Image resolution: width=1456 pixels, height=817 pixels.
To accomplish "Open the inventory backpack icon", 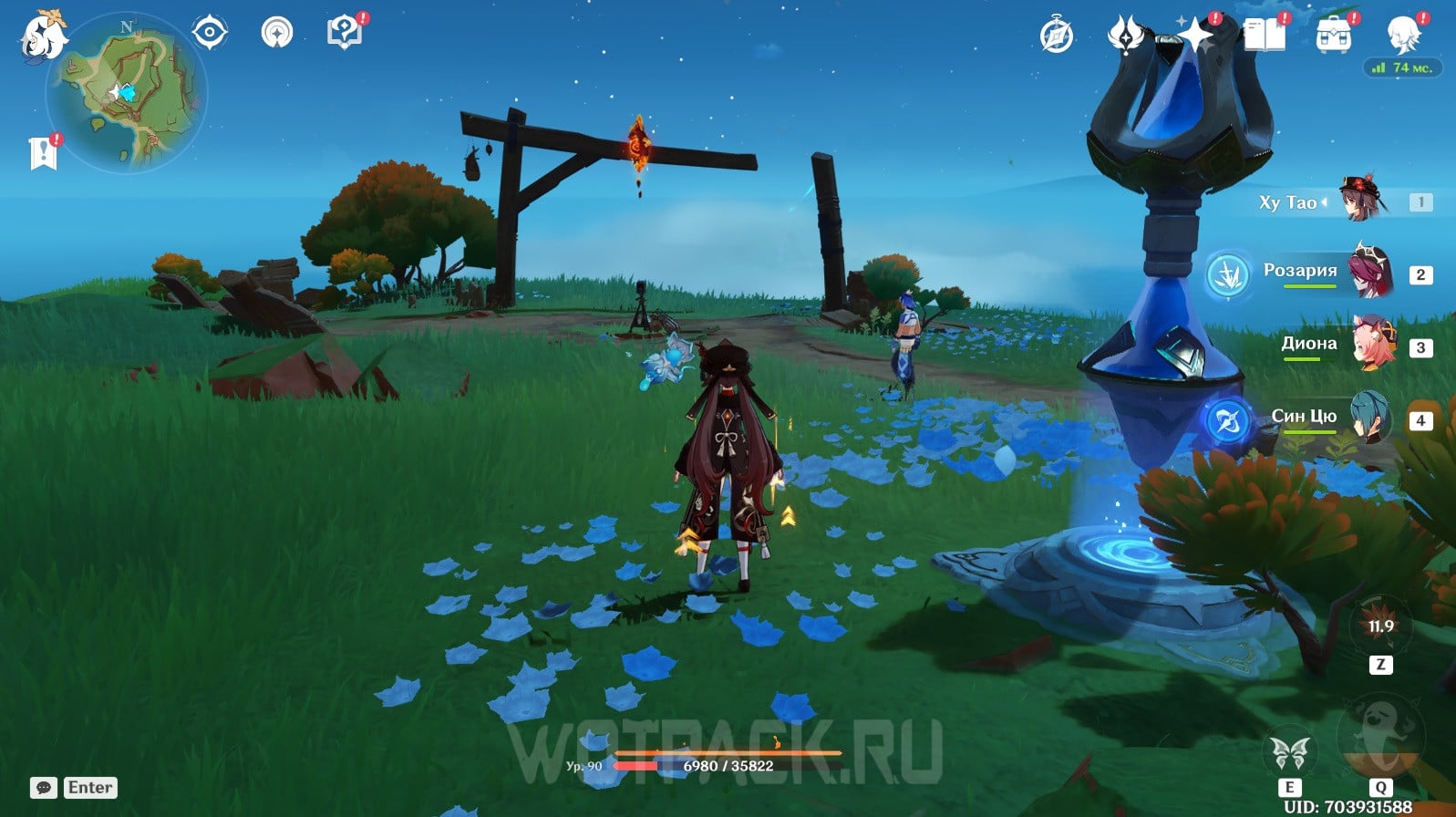I will [x=1333, y=36].
